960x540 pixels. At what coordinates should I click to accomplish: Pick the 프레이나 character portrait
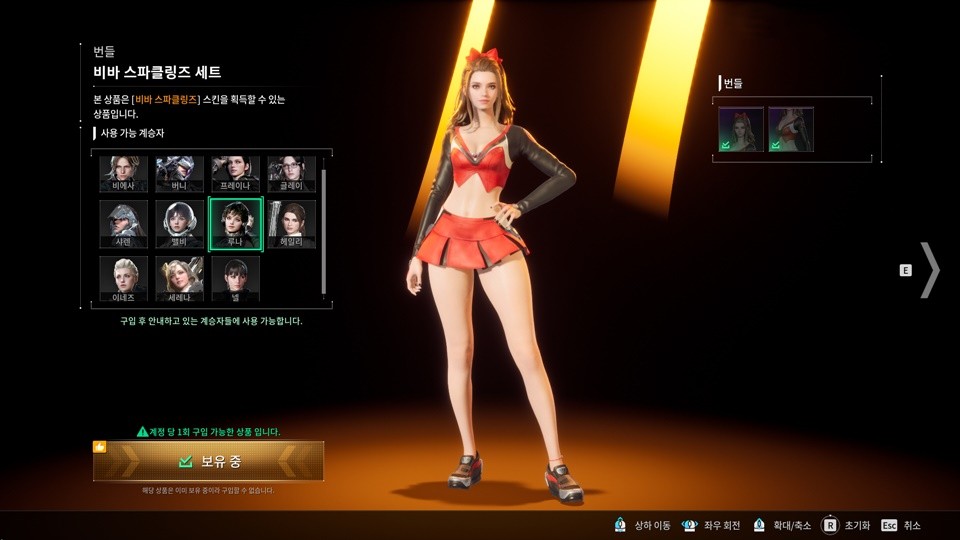coord(236,173)
